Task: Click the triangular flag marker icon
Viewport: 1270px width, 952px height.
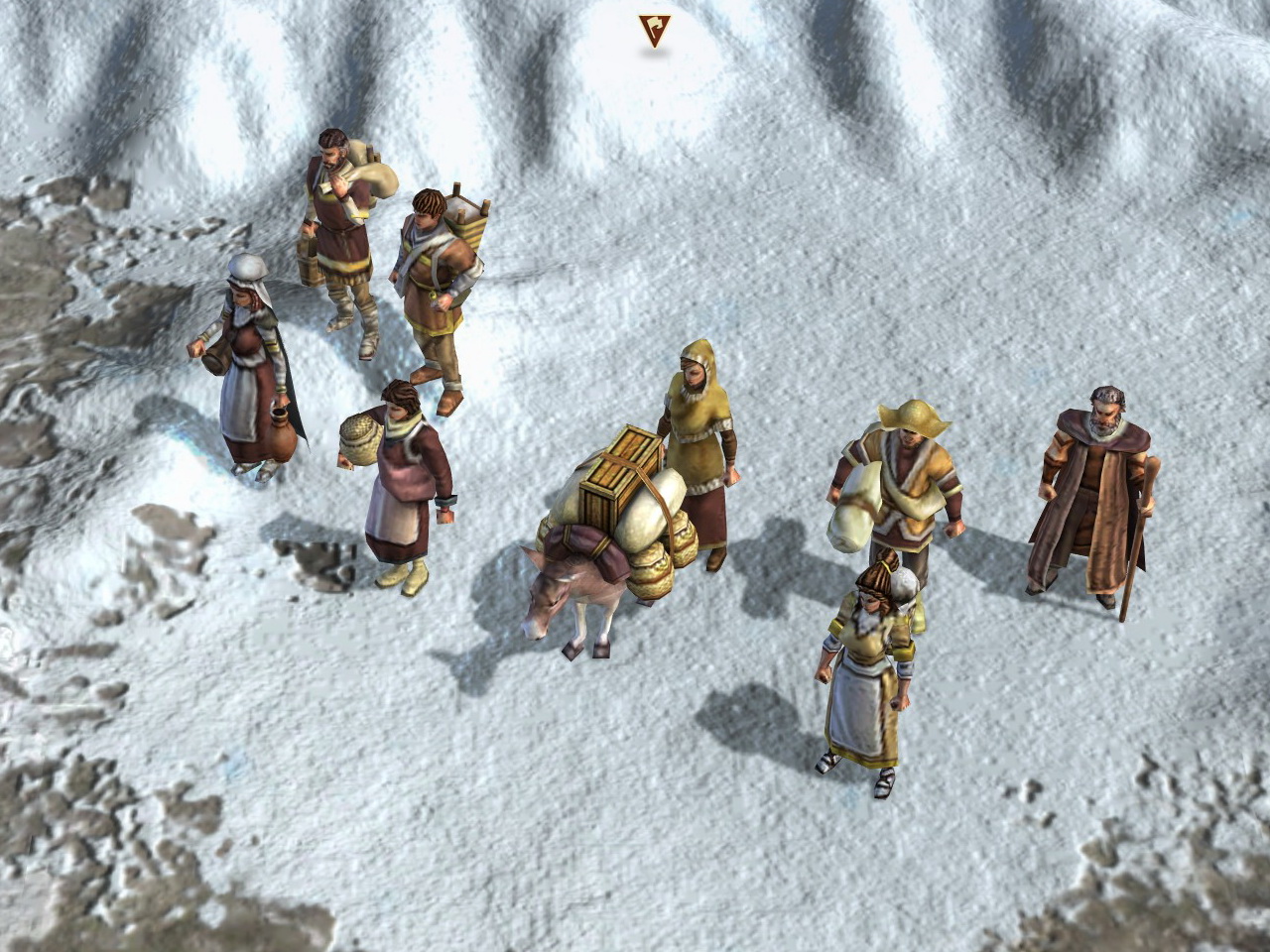Action: (654, 29)
